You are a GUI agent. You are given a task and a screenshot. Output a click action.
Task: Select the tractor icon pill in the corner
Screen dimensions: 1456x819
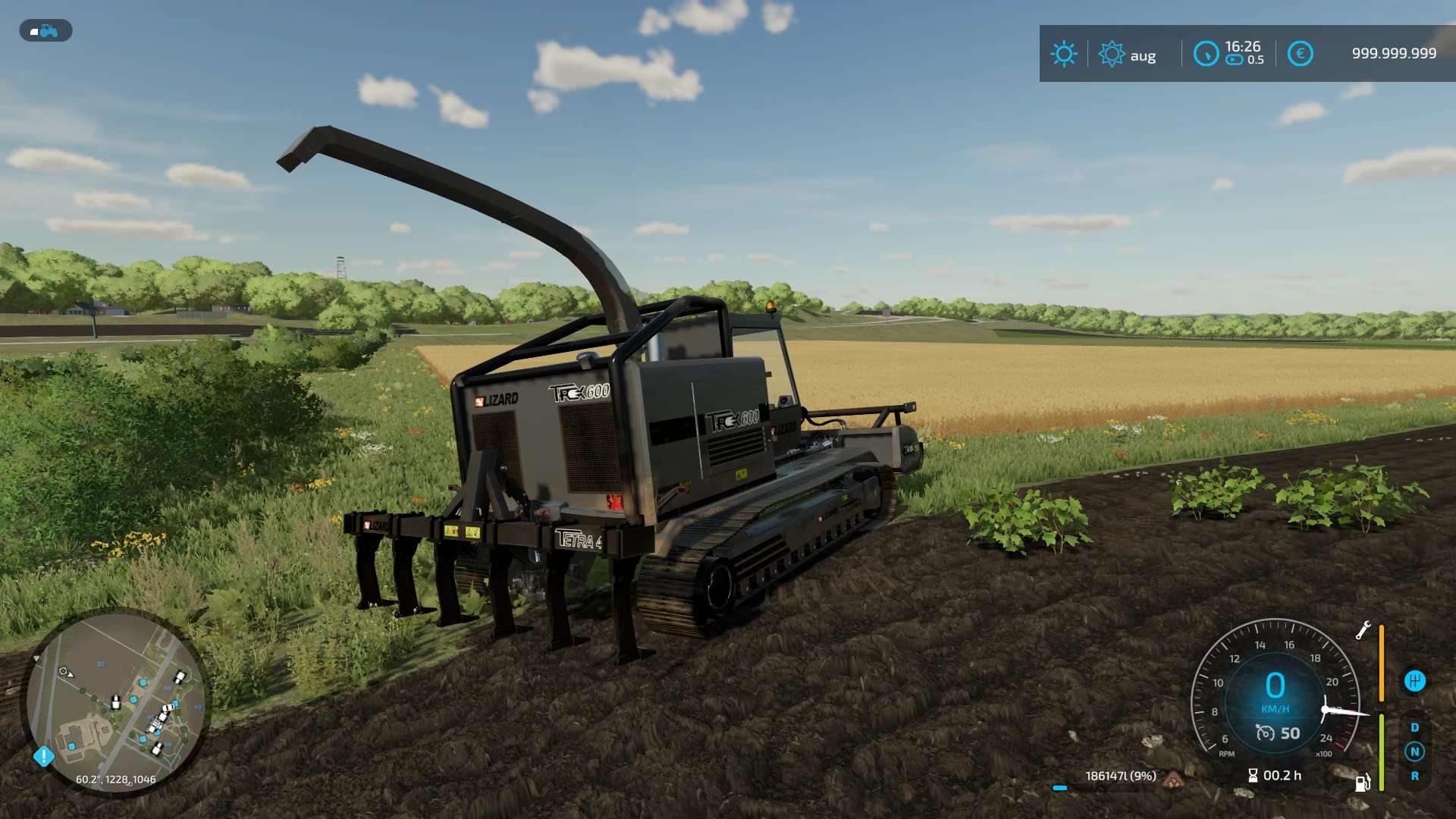(45, 31)
